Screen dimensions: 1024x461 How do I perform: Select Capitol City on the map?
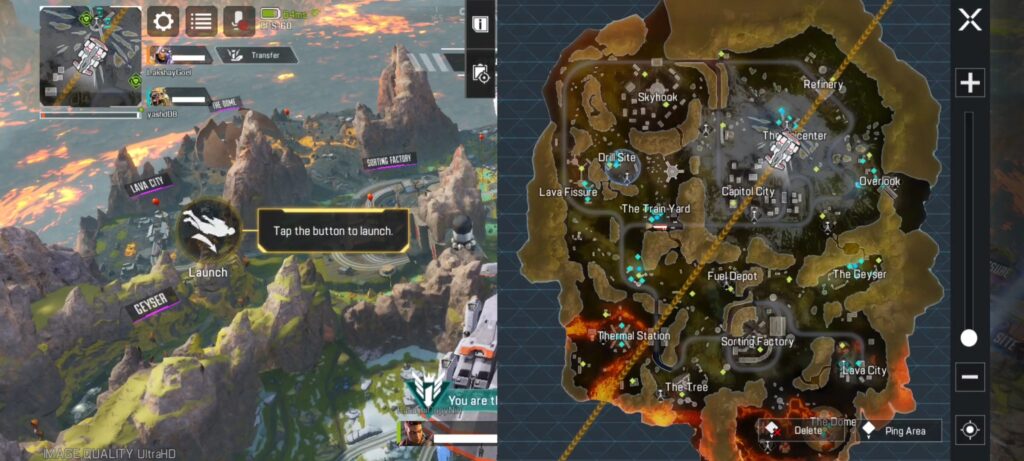[748, 191]
